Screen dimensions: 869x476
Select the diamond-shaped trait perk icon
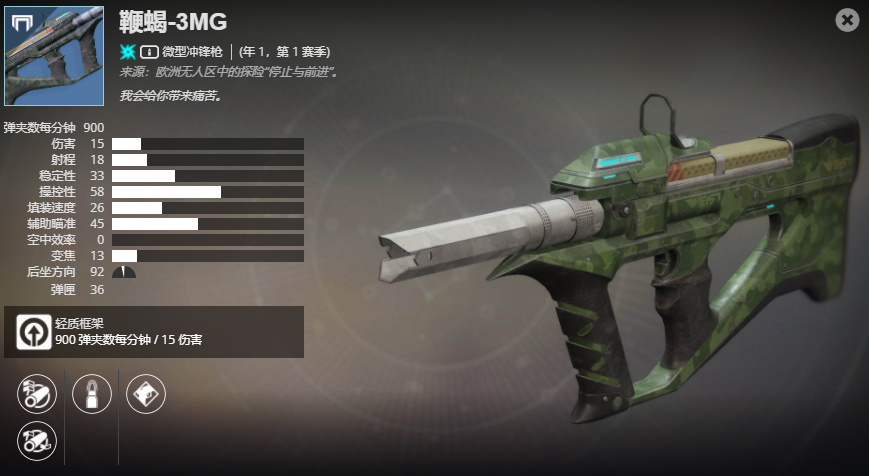[x=146, y=395]
